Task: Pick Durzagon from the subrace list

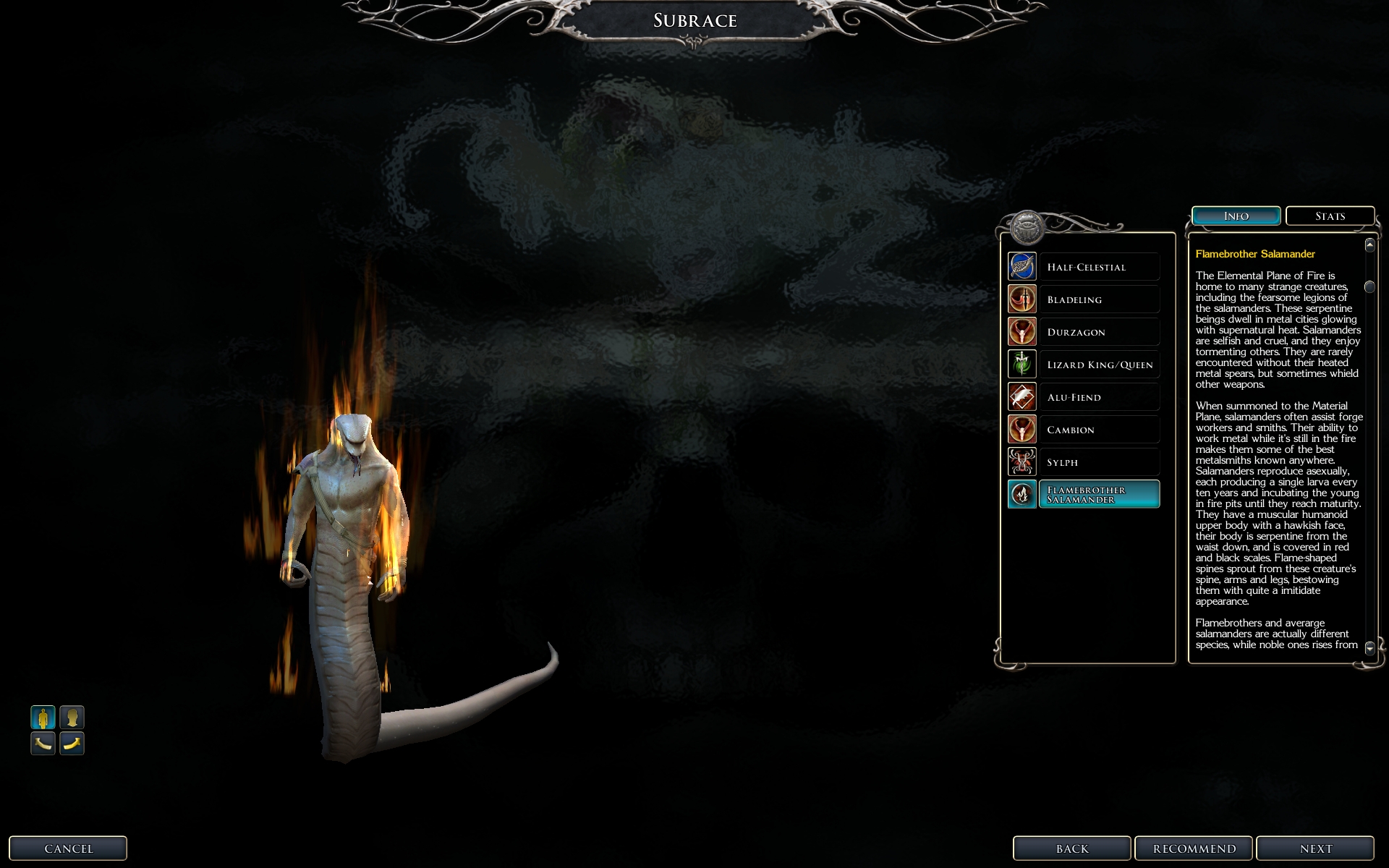Action: 1084,332
